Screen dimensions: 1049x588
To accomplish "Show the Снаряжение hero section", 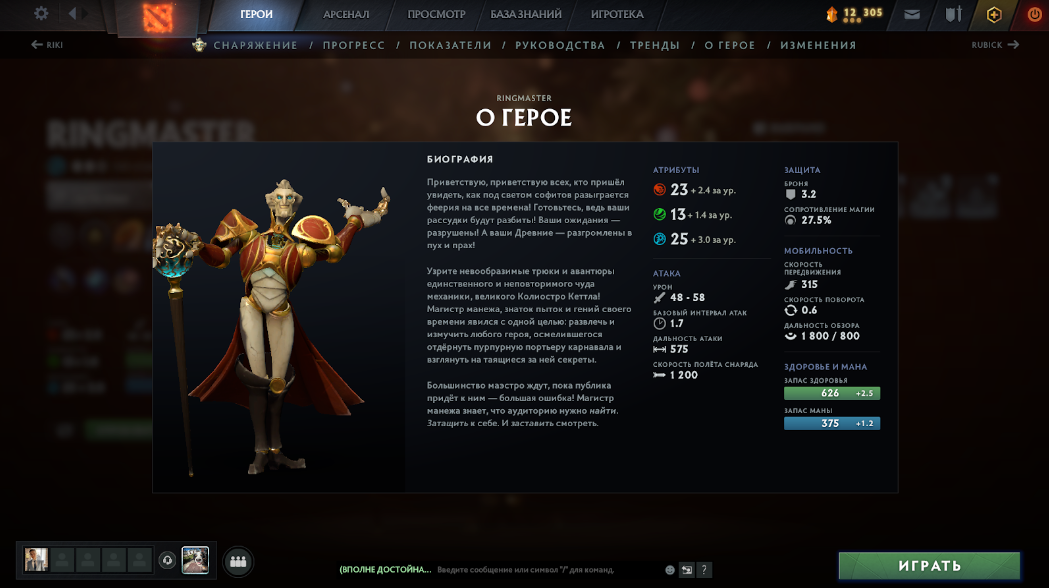I will [255, 45].
